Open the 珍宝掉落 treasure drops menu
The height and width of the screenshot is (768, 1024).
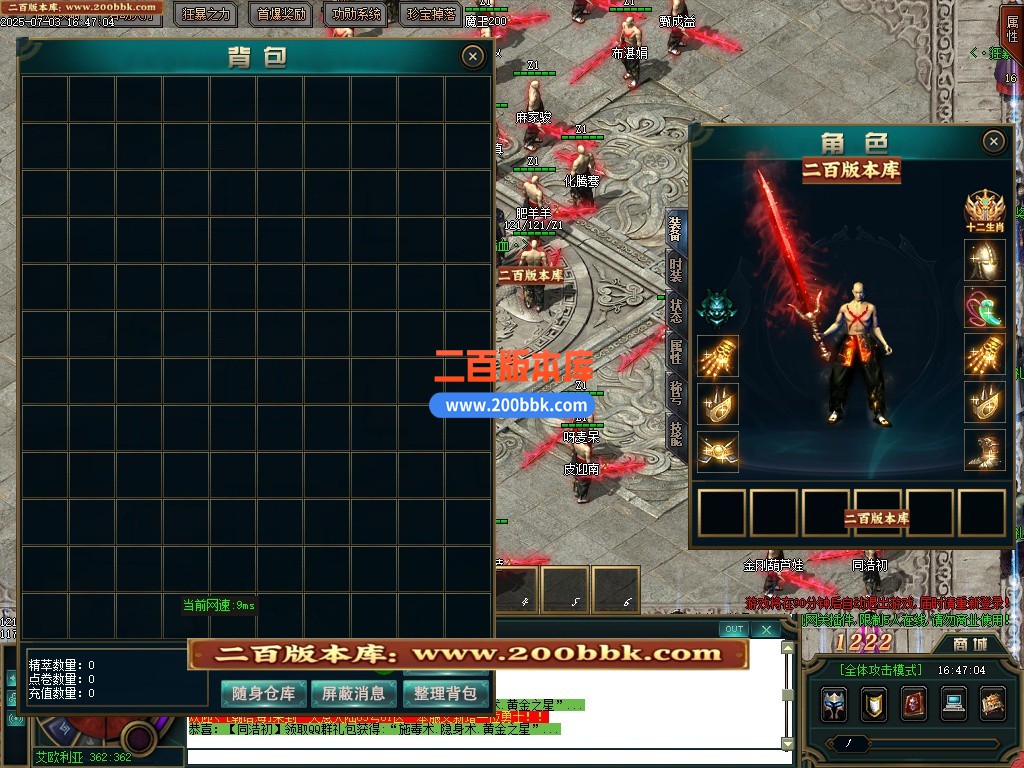click(432, 14)
